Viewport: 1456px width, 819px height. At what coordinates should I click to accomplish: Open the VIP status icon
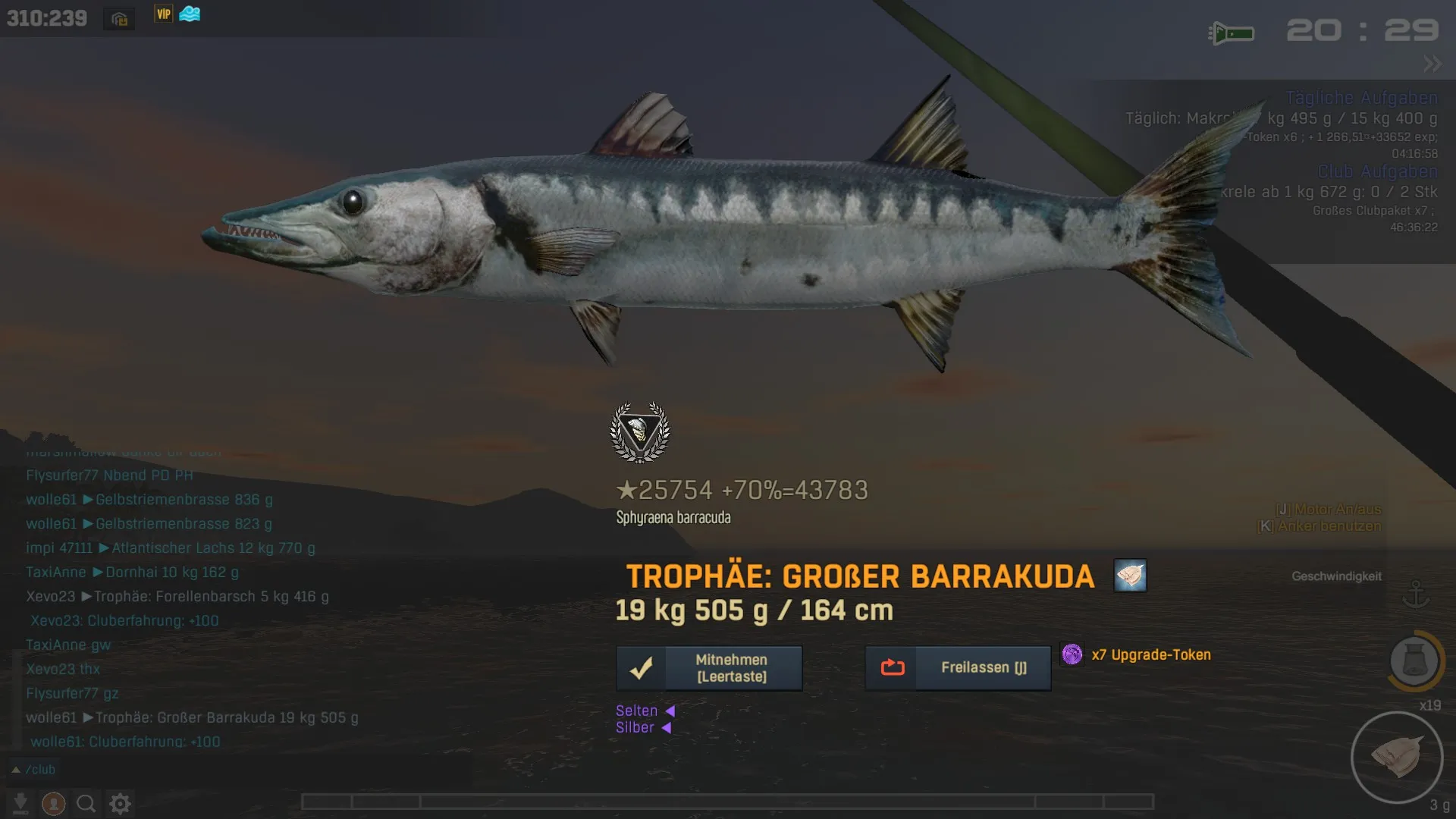163,14
